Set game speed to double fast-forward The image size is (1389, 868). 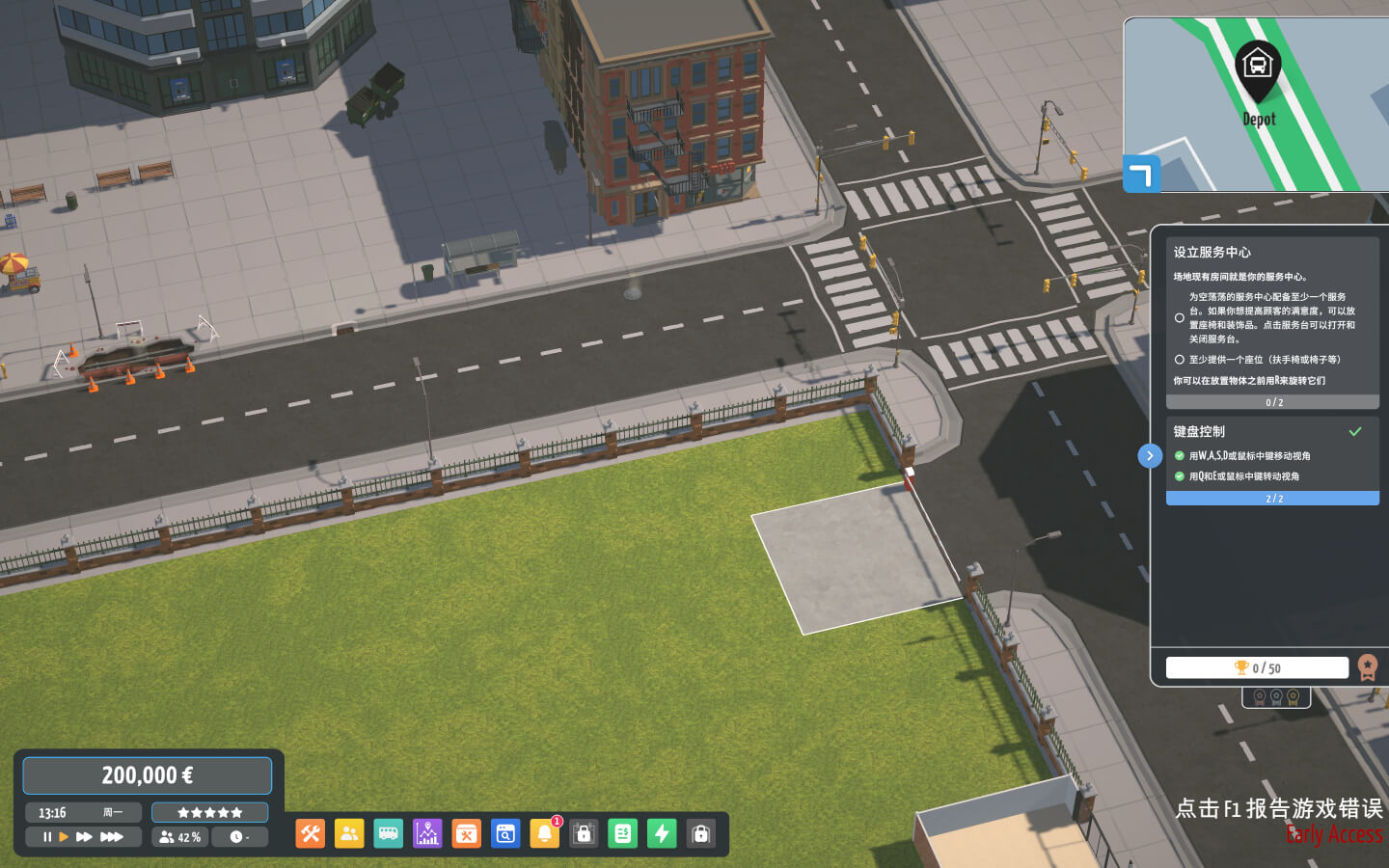coord(84,837)
